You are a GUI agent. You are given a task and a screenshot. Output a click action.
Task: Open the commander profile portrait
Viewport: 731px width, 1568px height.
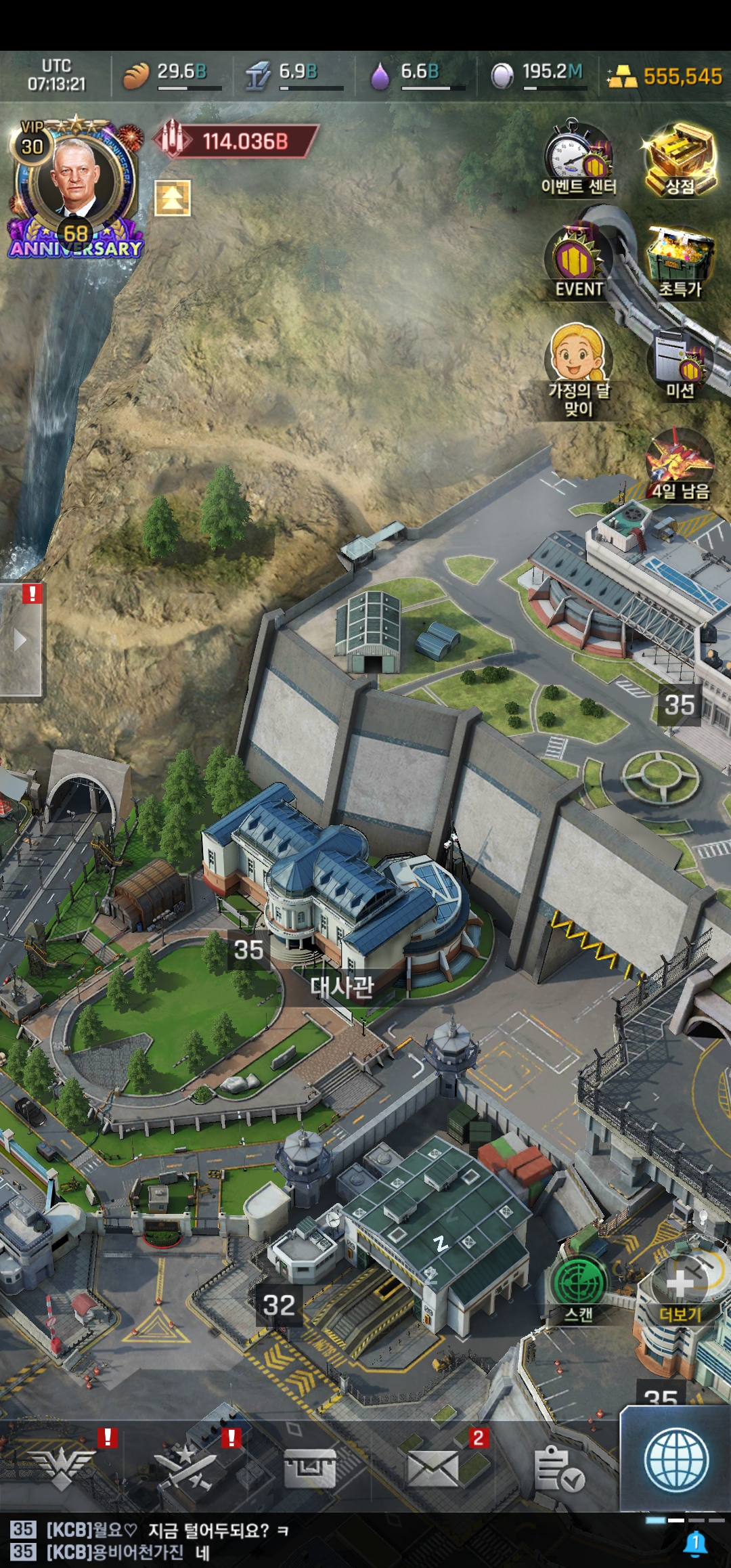coord(74,179)
